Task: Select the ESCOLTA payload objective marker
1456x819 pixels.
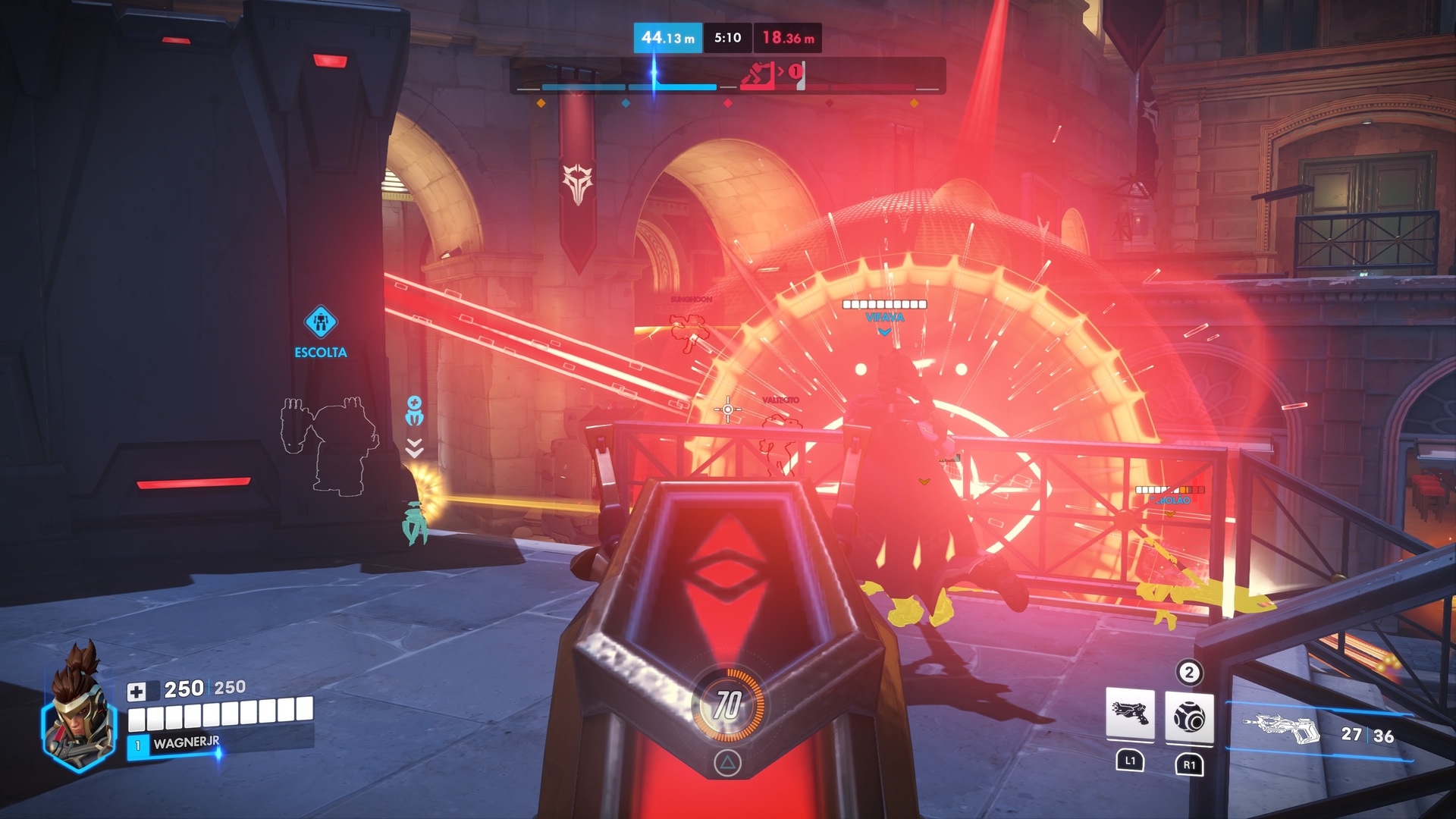Action: (x=320, y=322)
